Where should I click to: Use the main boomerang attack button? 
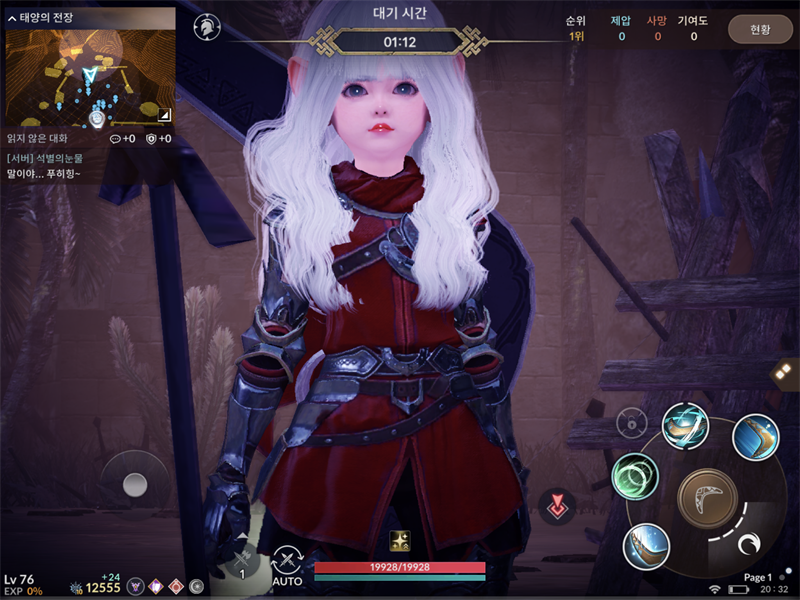707,496
